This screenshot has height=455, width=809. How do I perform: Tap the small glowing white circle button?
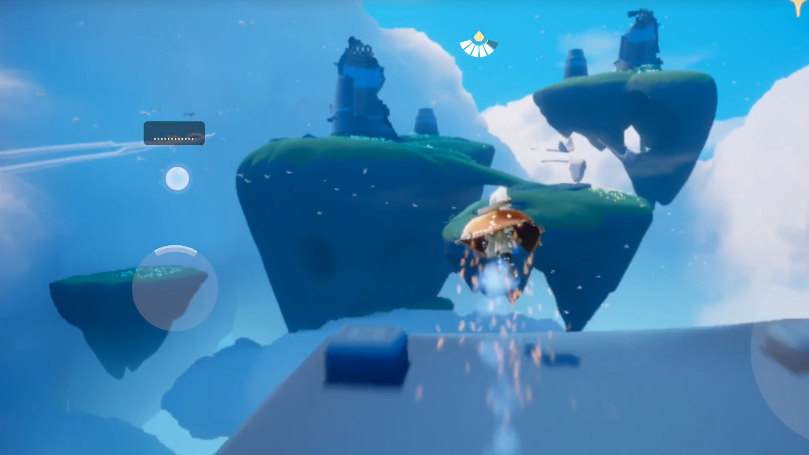coord(177,178)
